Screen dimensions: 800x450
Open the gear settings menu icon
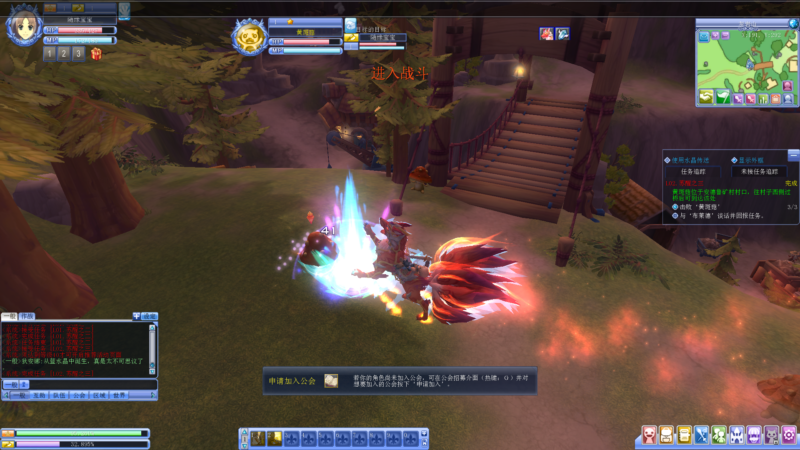click(790, 435)
